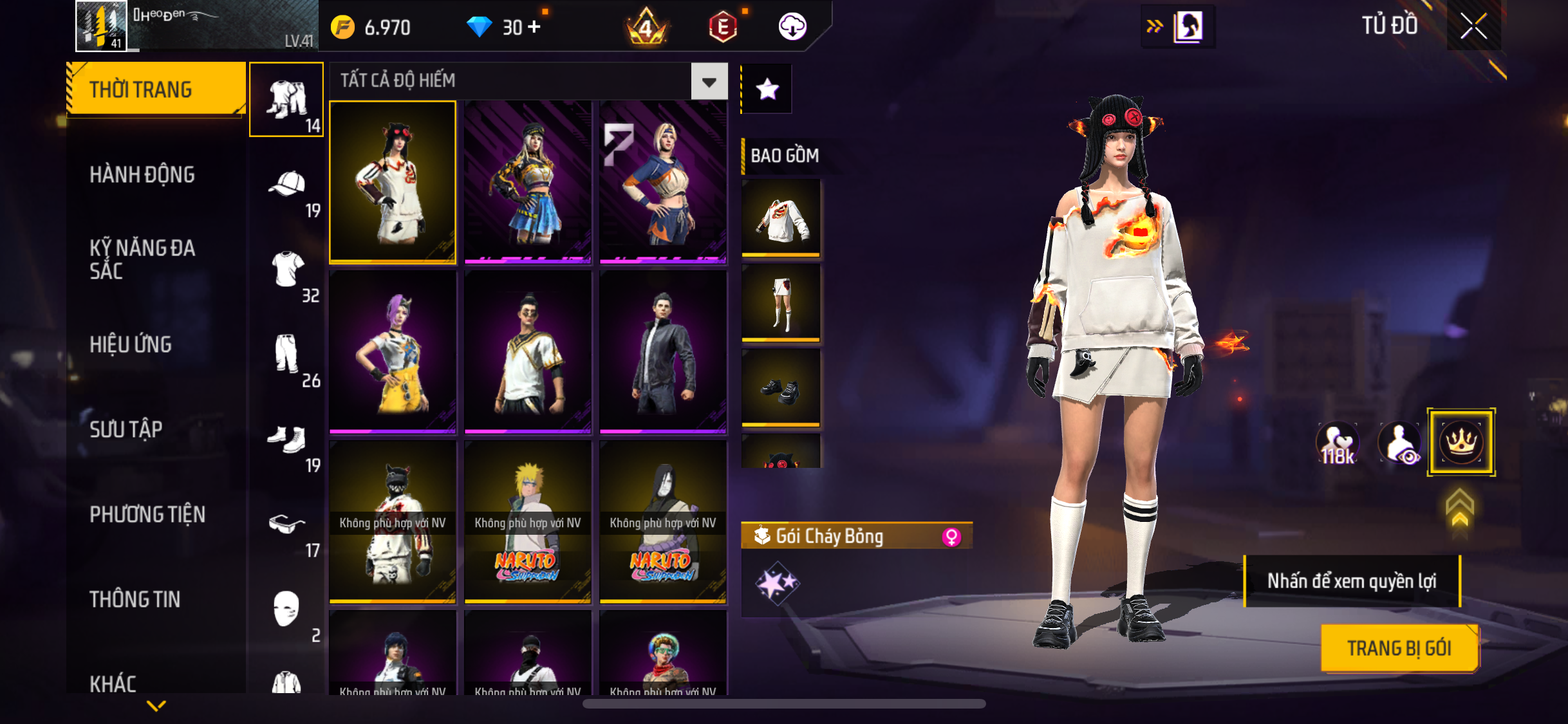Select the blue skirt blonde outfit thumbnail
The image size is (1568, 724).
pos(528,182)
